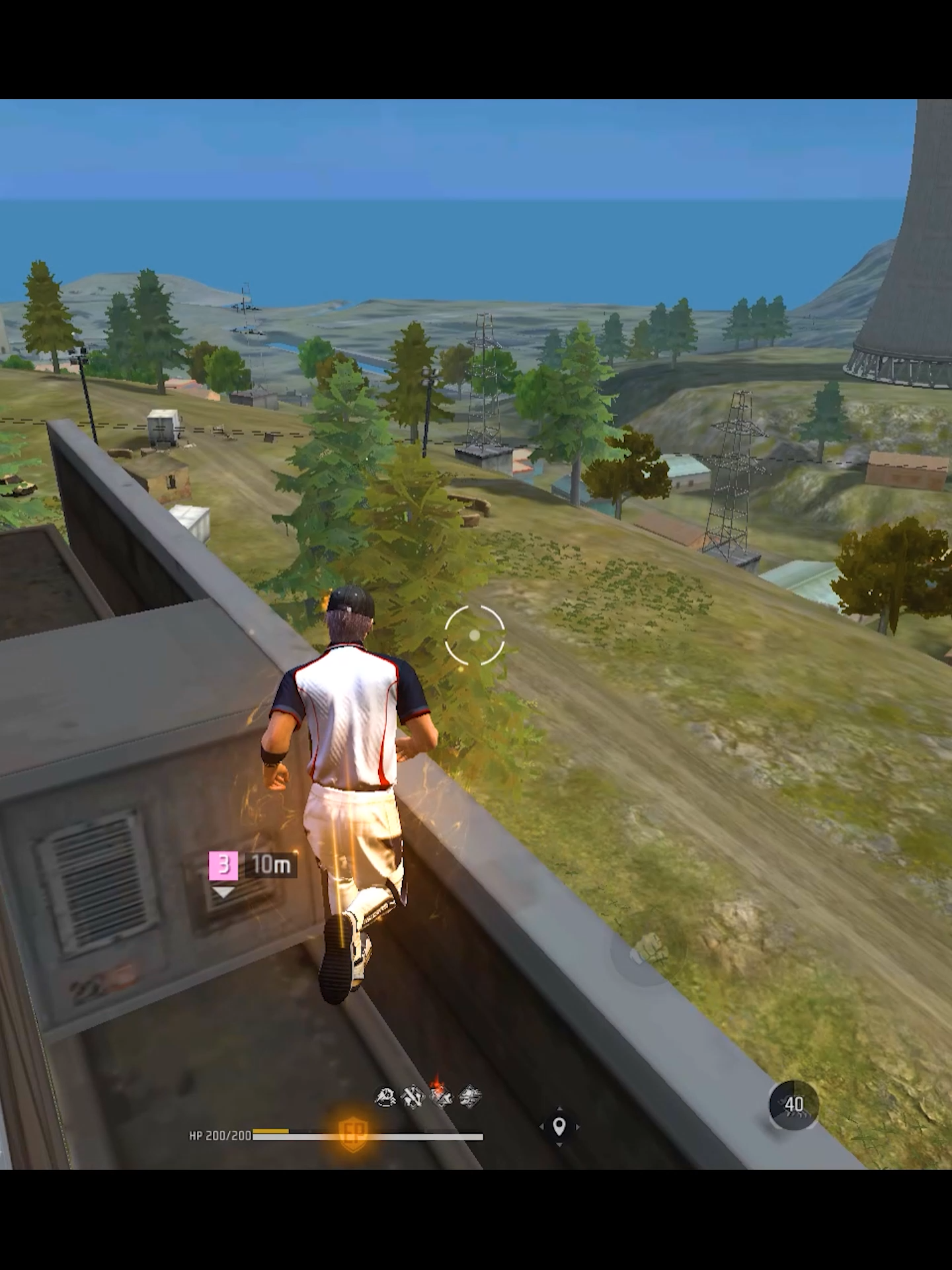
Task: Select the flaming explosive kill icon
Action: 442,1095
